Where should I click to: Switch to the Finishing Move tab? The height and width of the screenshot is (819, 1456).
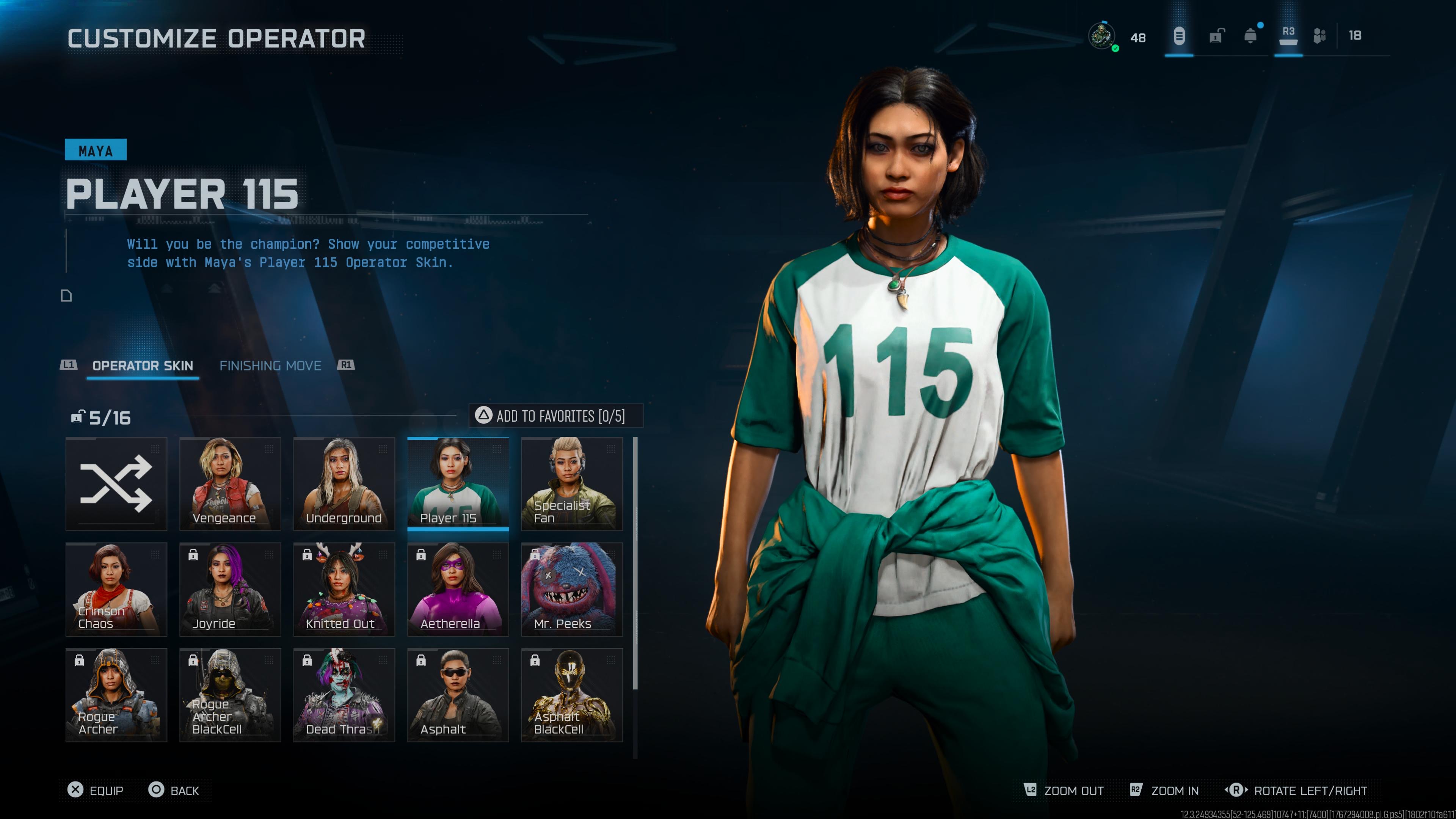coord(270,366)
